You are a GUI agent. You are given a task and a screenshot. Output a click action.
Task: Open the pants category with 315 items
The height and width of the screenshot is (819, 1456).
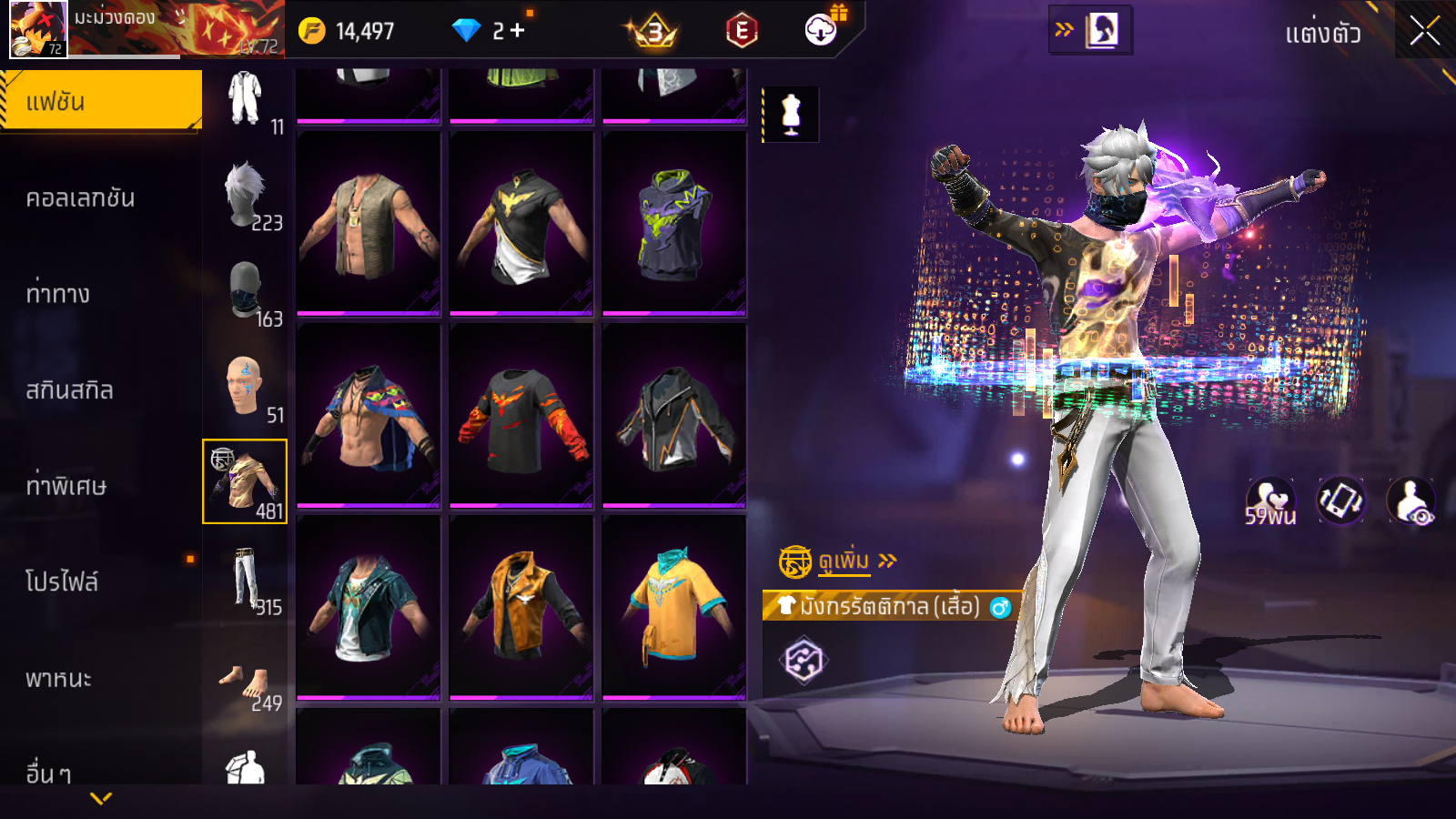[x=245, y=580]
